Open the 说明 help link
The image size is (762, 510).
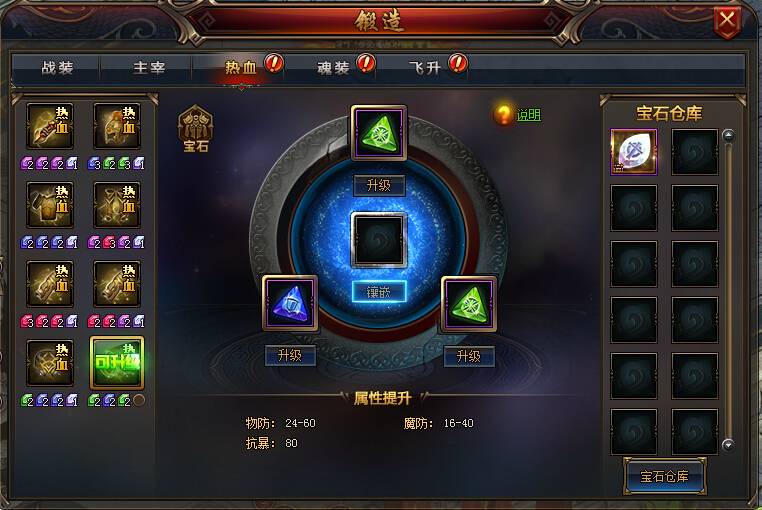coord(528,115)
